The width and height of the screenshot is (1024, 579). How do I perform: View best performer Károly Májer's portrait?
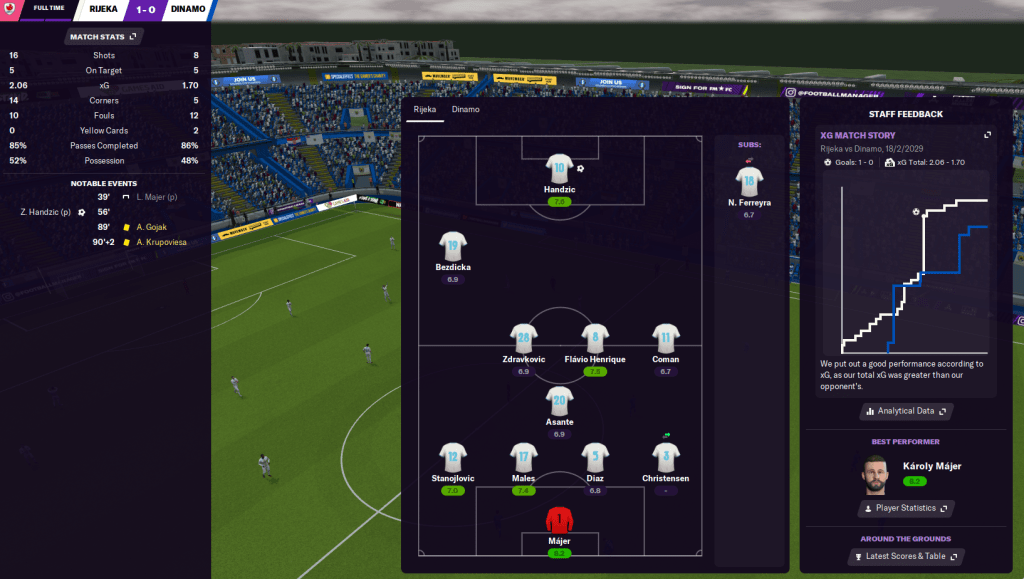coord(877,474)
